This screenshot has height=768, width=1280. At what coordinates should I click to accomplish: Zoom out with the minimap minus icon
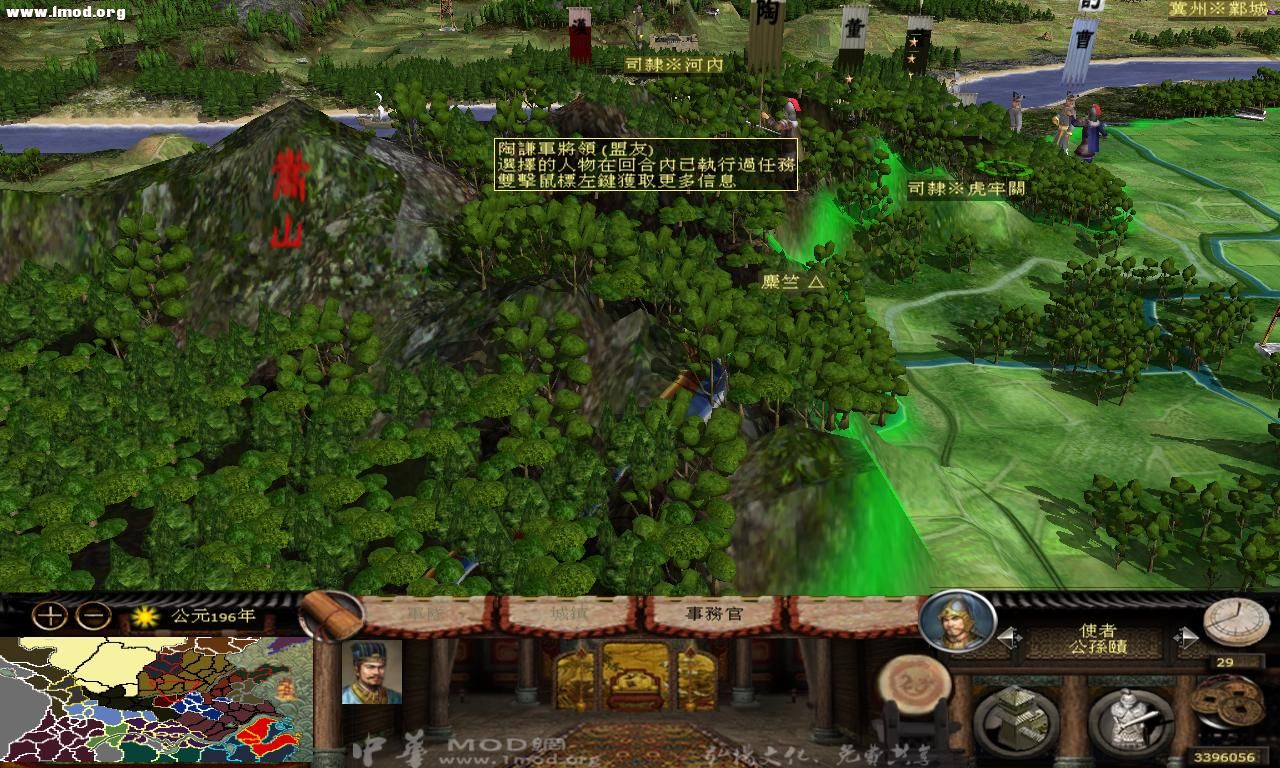click(93, 615)
